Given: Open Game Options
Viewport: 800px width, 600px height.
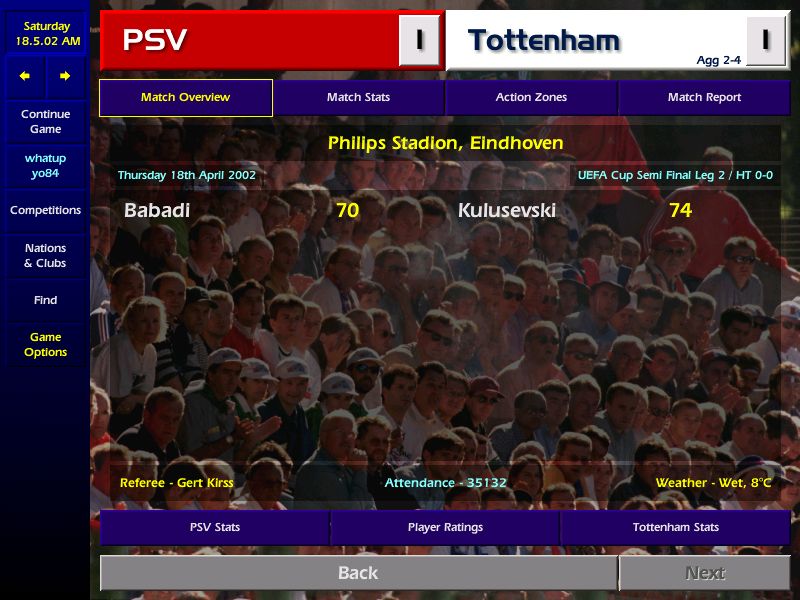Looking at the screenshot, I should 45,345.
